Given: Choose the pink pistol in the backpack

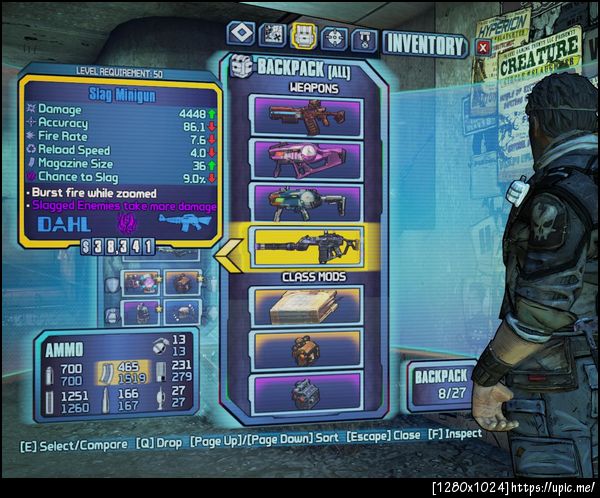Looking at the screenshot, I should [x=305, y=158].
